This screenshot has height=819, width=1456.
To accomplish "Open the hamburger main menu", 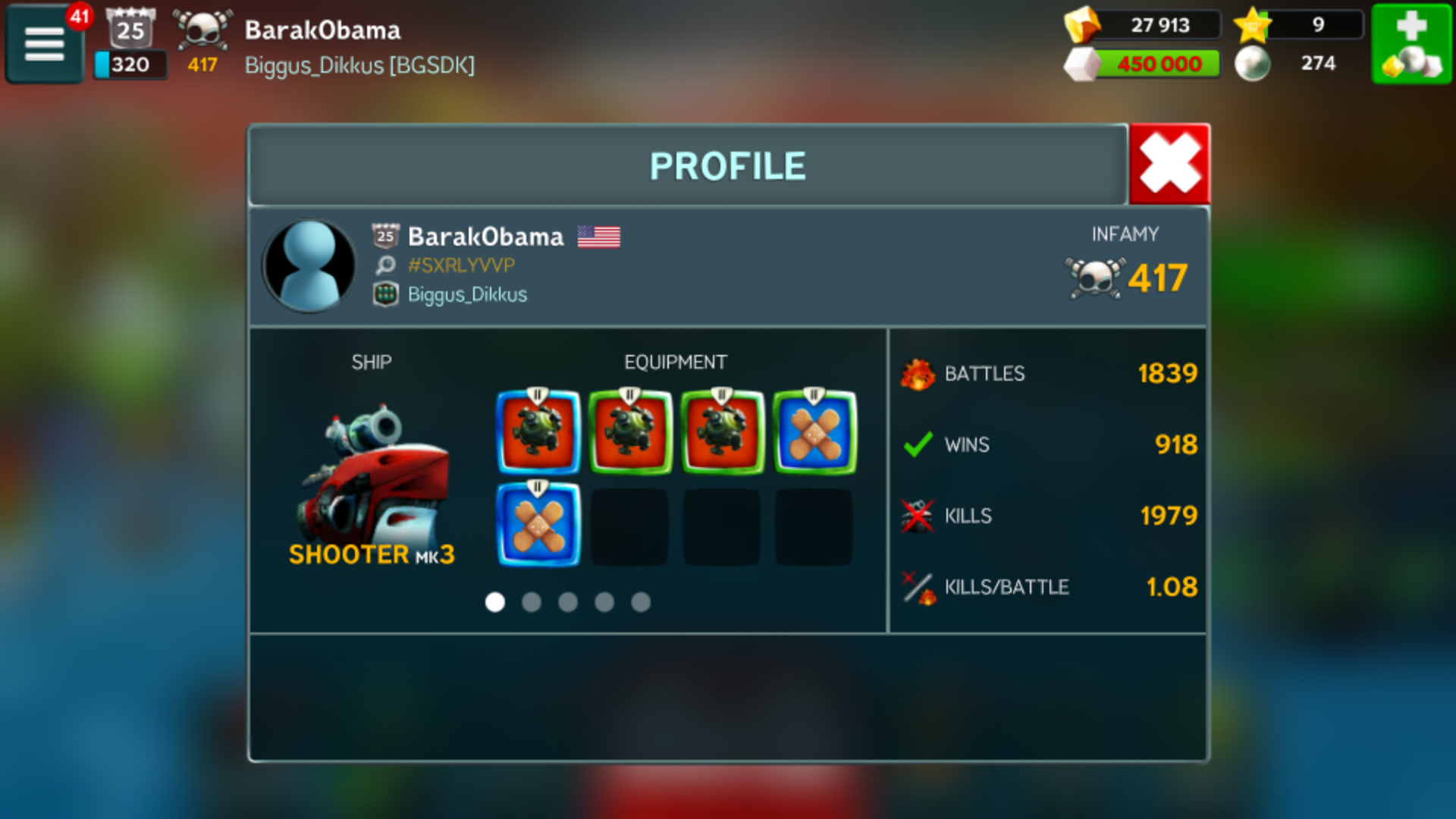I will pyautogui.click(x=45, y=44).
